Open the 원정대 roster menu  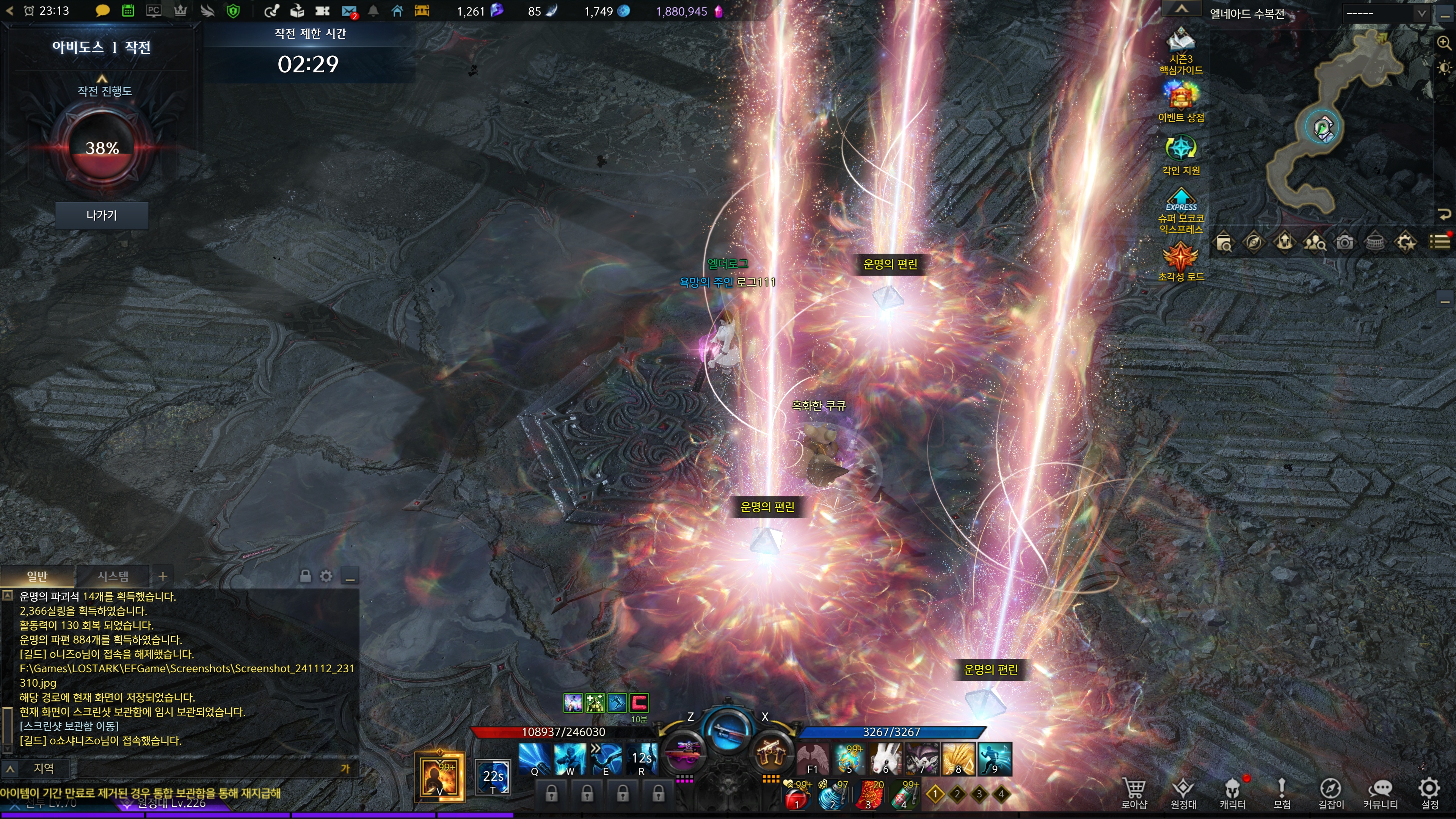tap(1183, 793)
